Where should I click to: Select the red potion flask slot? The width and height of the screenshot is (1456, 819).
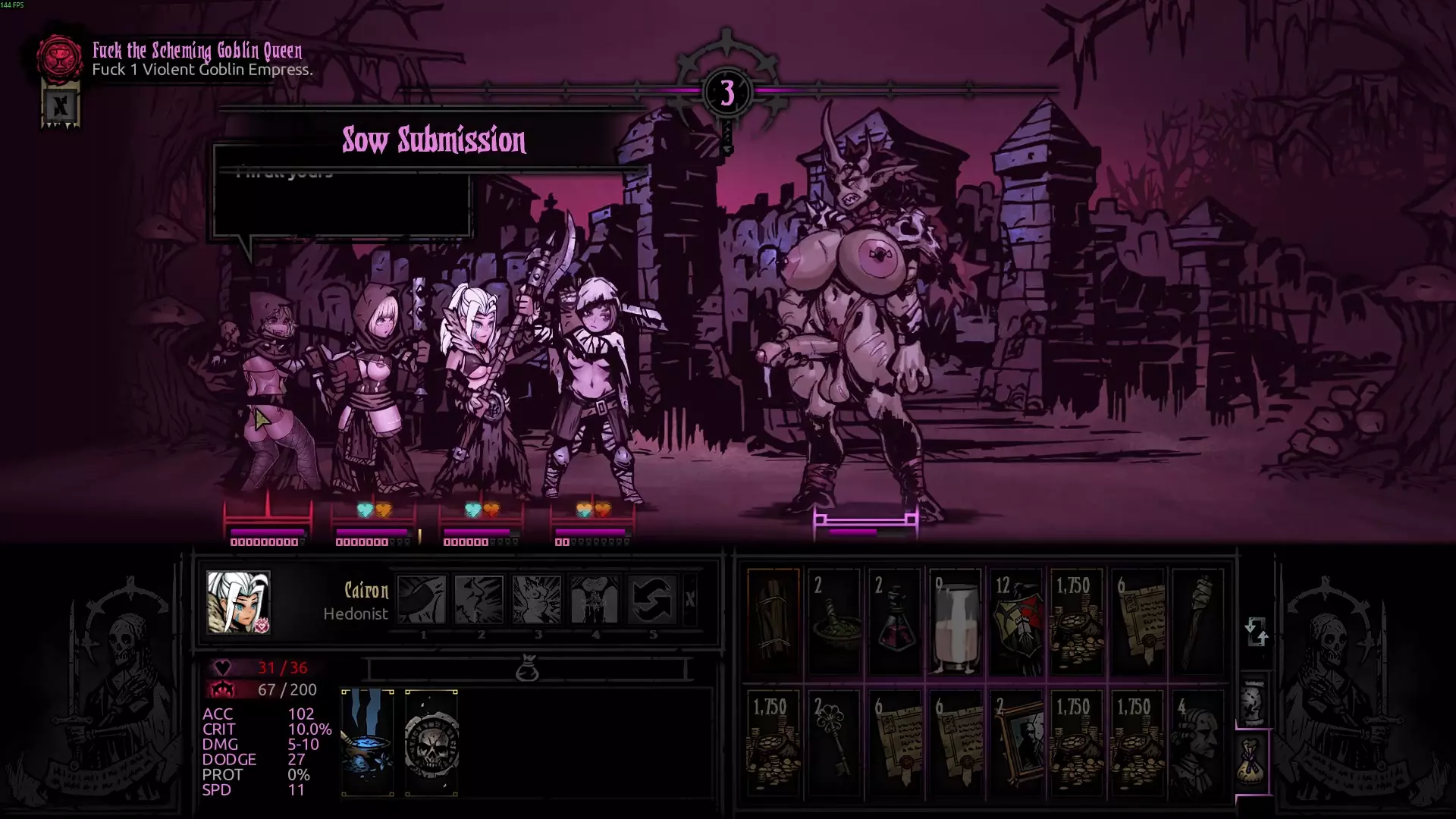point(895,622)
